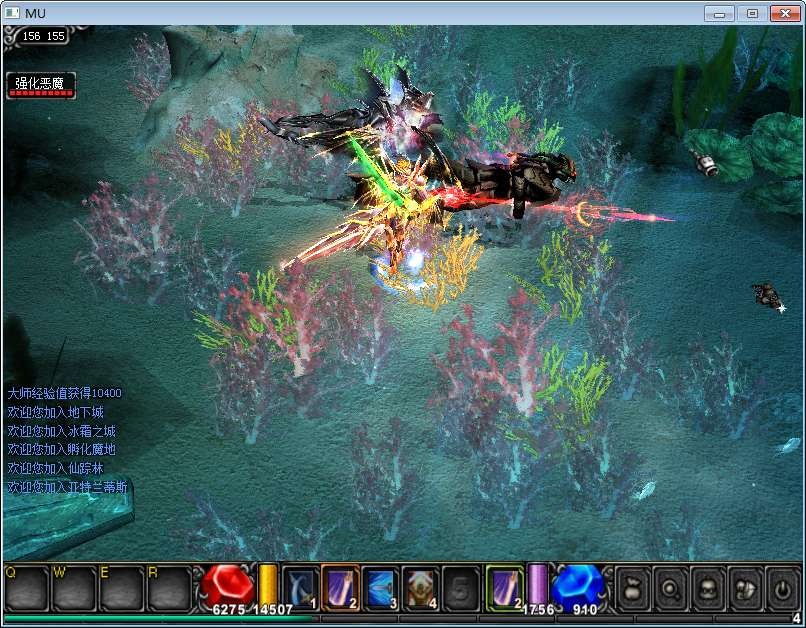Screen dimensions: 806x628
Task: Minimize the MU game window
Action: pos(720,13)
